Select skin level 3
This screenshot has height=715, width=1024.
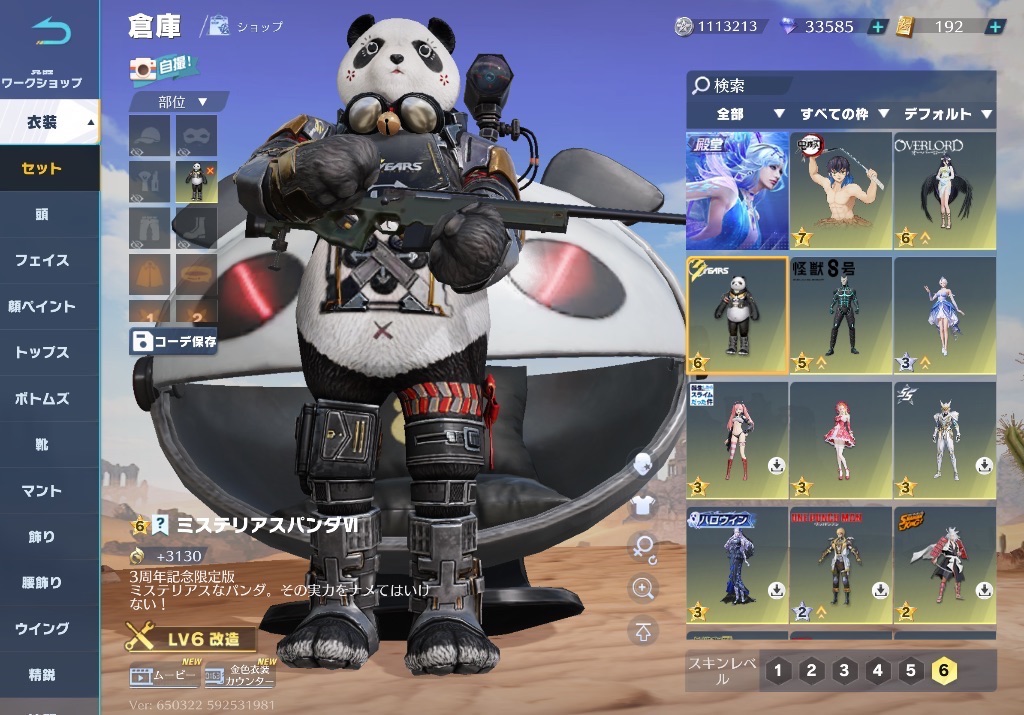click(x=845, y=670)
